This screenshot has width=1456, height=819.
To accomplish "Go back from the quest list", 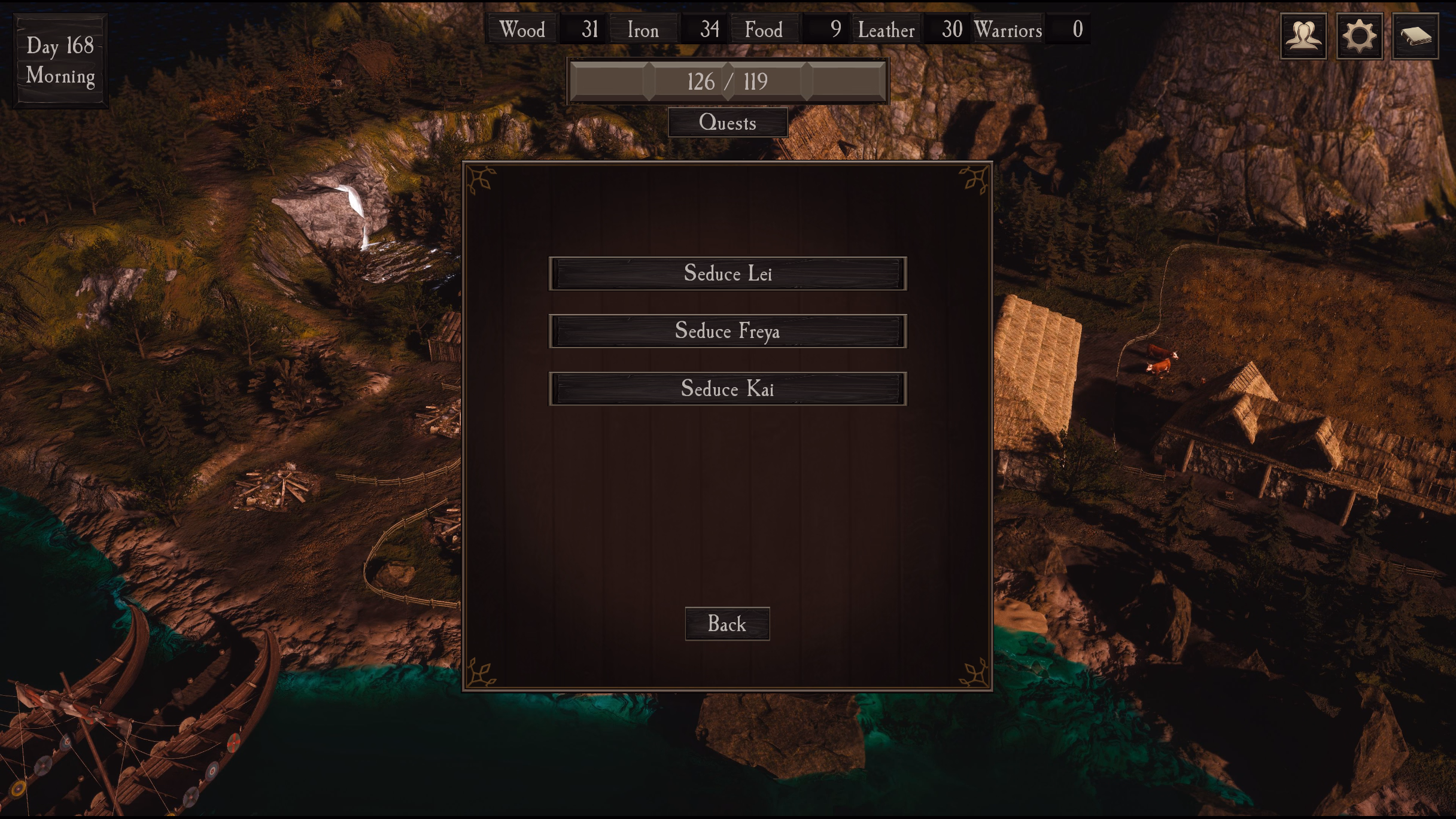I will 727,624.
